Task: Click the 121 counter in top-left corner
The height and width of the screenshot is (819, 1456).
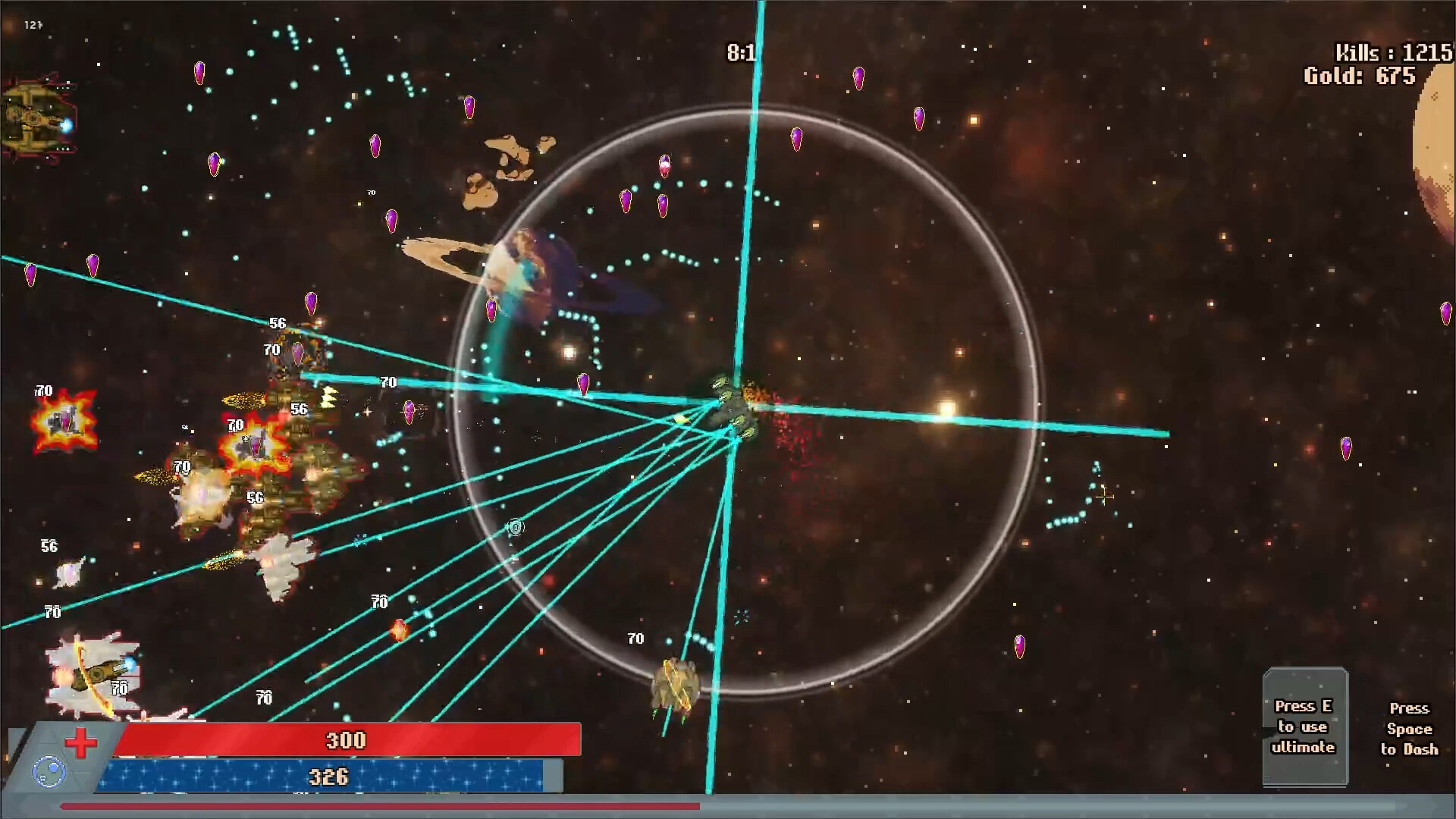Action: point(32,24)
